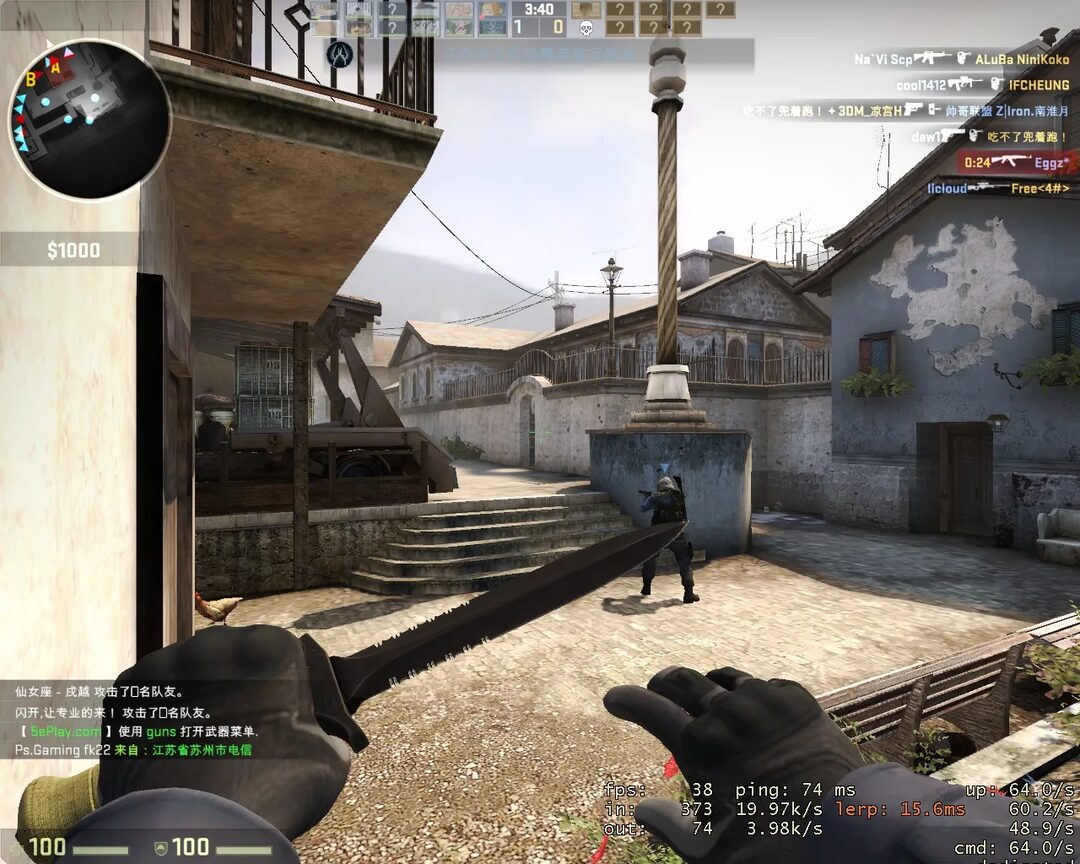Click the red-highlighted Eggz* kill feed entry
Viewport: 1080px width, 864px height.
pos(1017,162)
